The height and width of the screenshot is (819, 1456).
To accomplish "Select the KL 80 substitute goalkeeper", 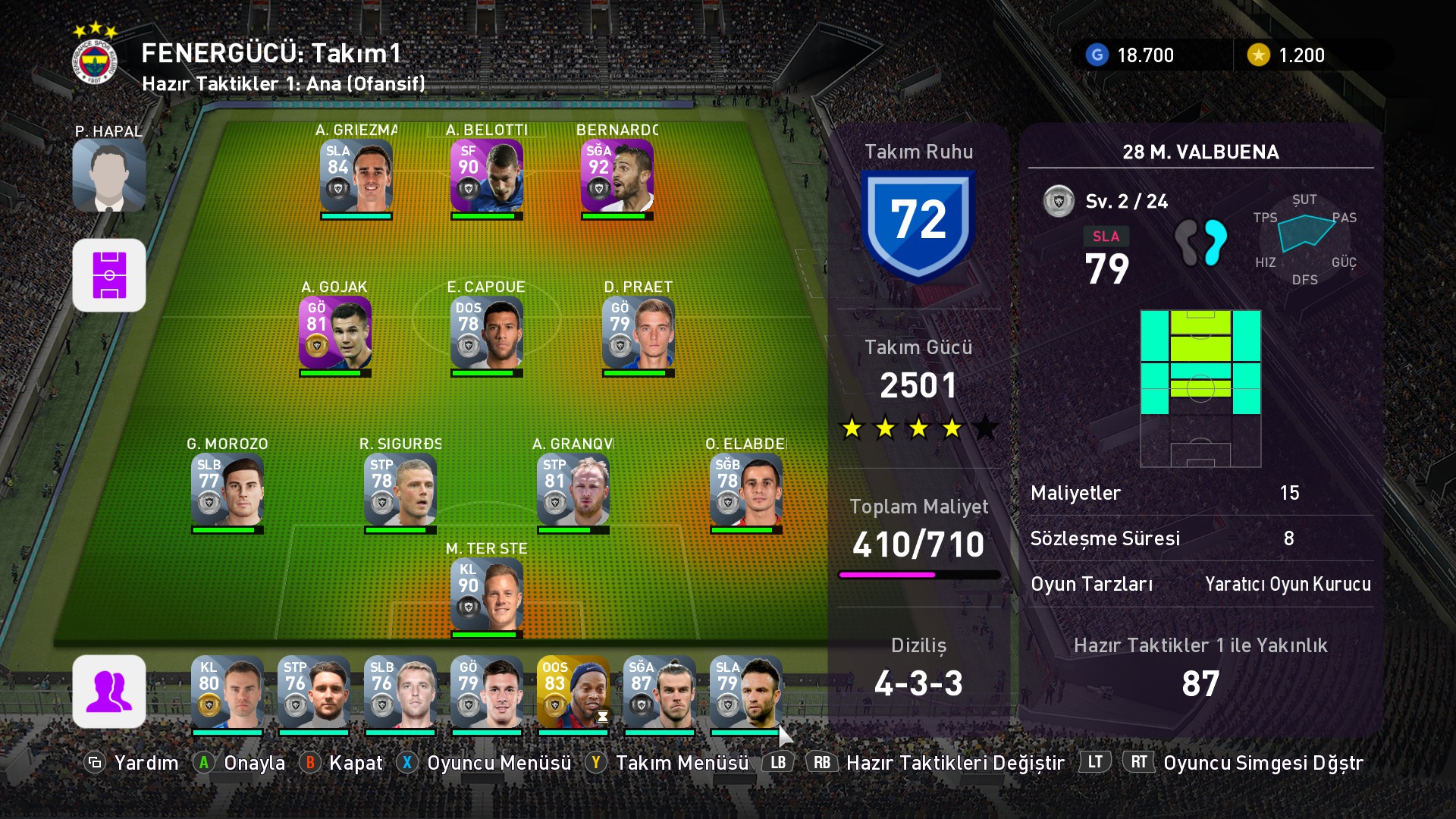I will [x=227, y=692].
